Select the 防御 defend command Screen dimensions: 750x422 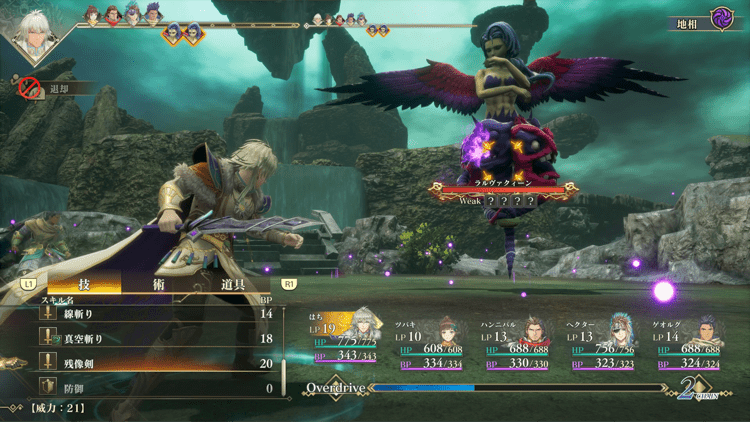150,386
